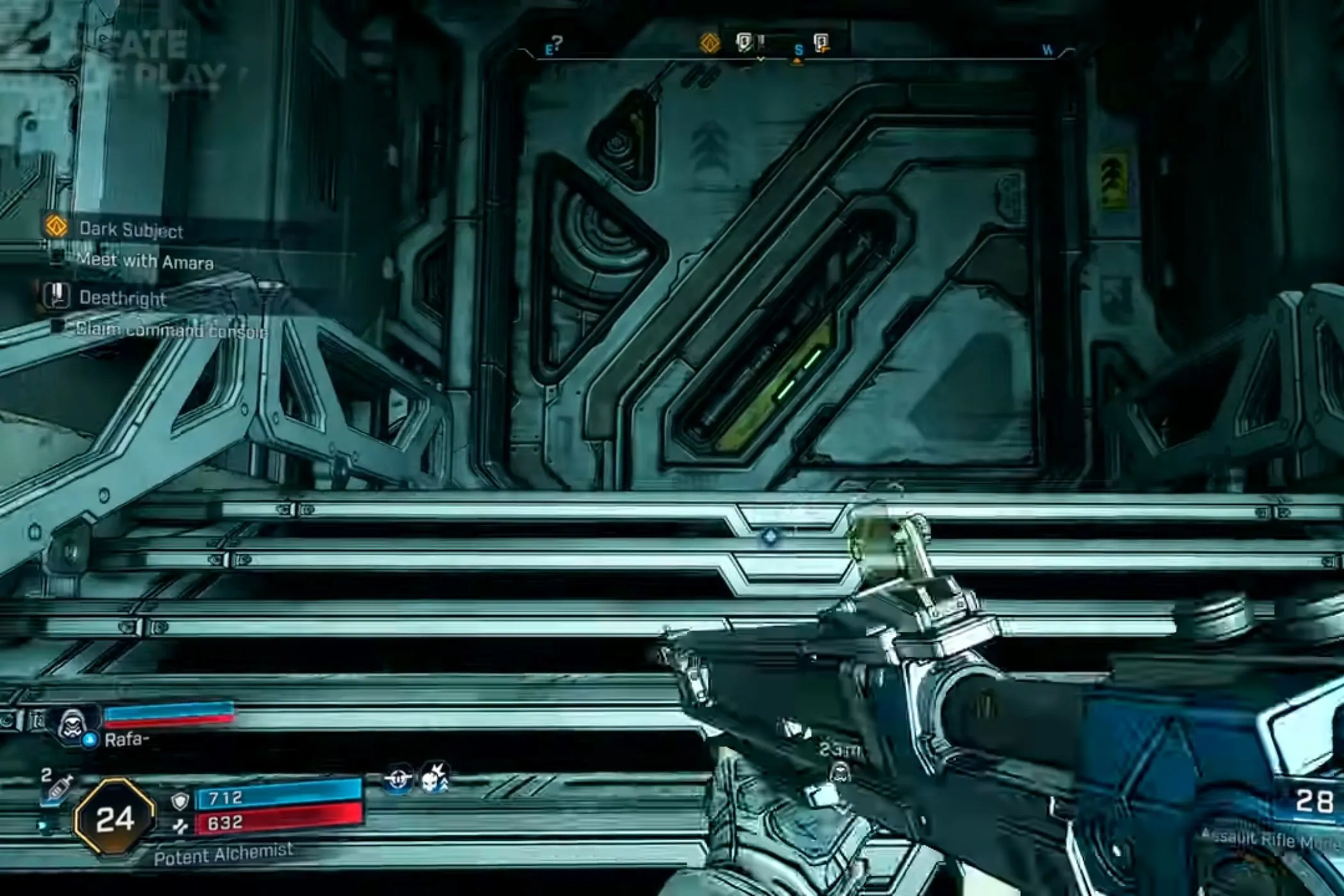The height and width of the screenshot is (896, 1344).
Task: Click the skull status effect icon
Action: pyautogui.click(x=434, y=779)
